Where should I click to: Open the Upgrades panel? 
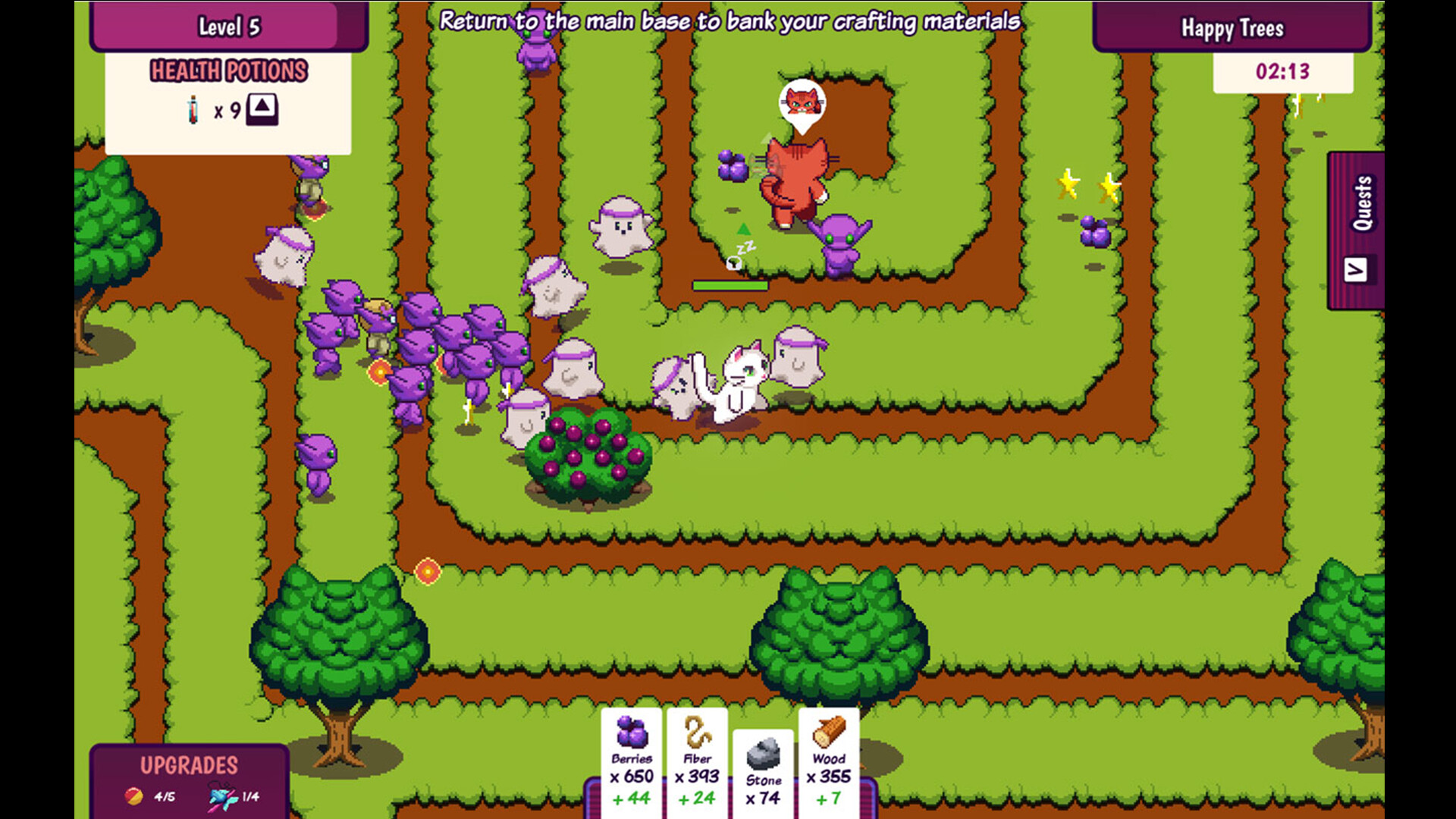click(x=189, y=766)
